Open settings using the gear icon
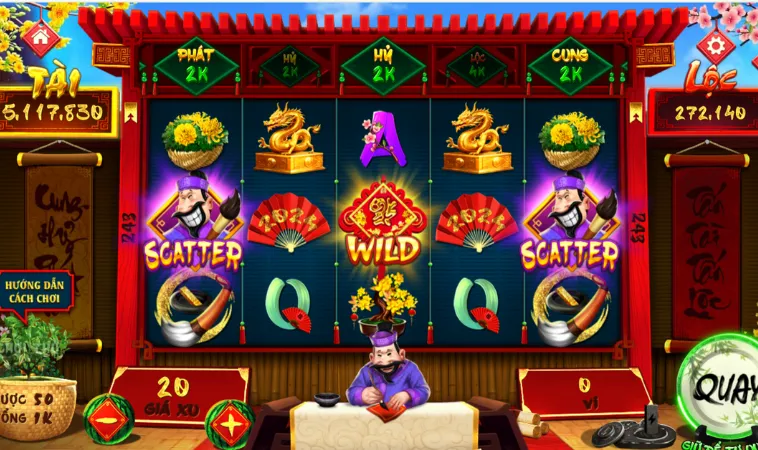The height and width of the screenshot is (450, 758). (716, 44)
